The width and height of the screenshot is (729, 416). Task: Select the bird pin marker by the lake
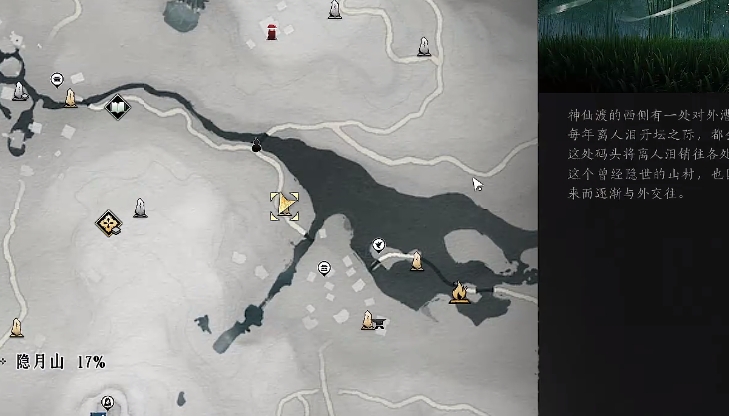click(x=379, y=244)
